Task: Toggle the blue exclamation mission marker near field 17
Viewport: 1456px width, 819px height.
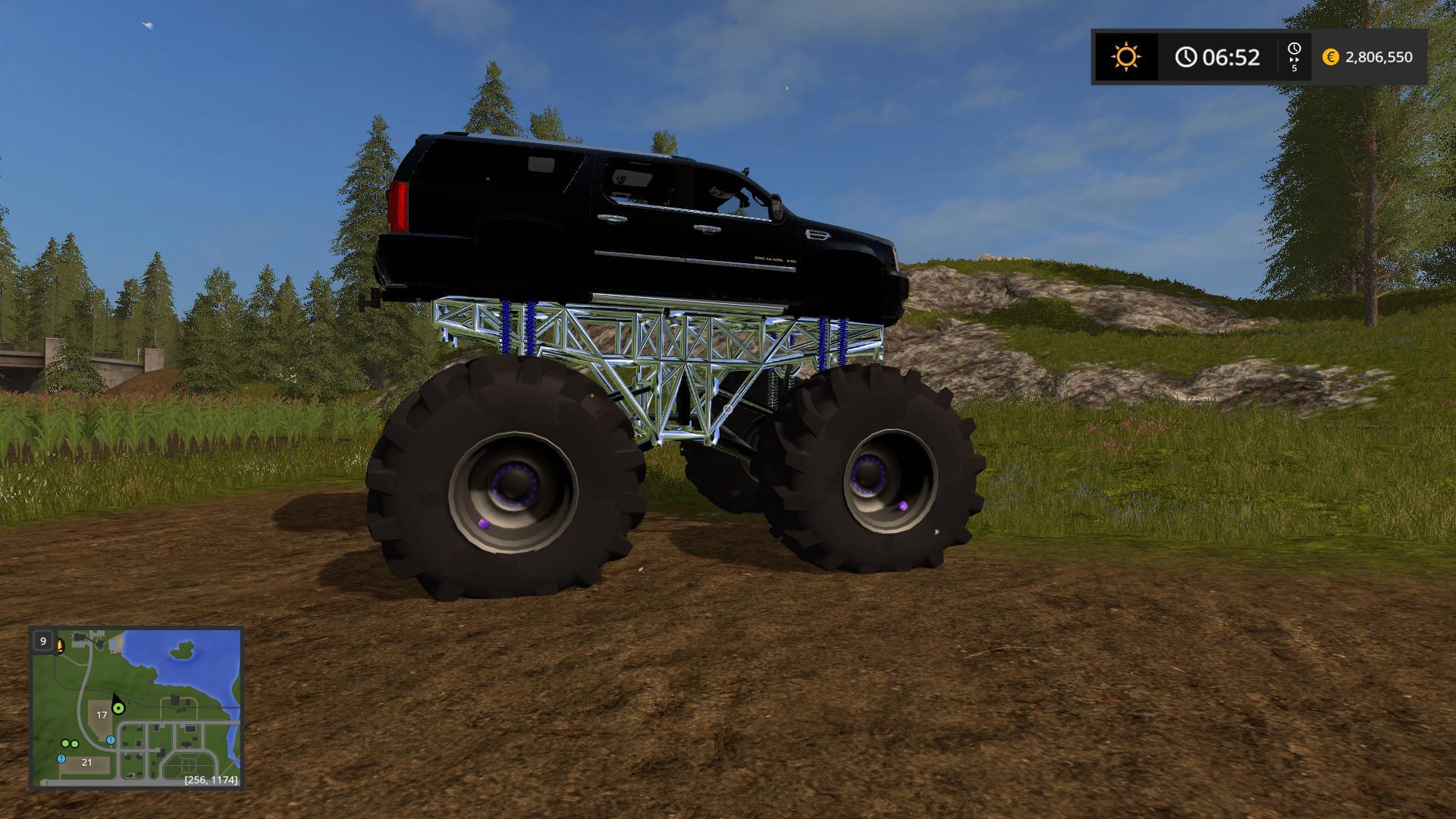Action: coord(110,740)
